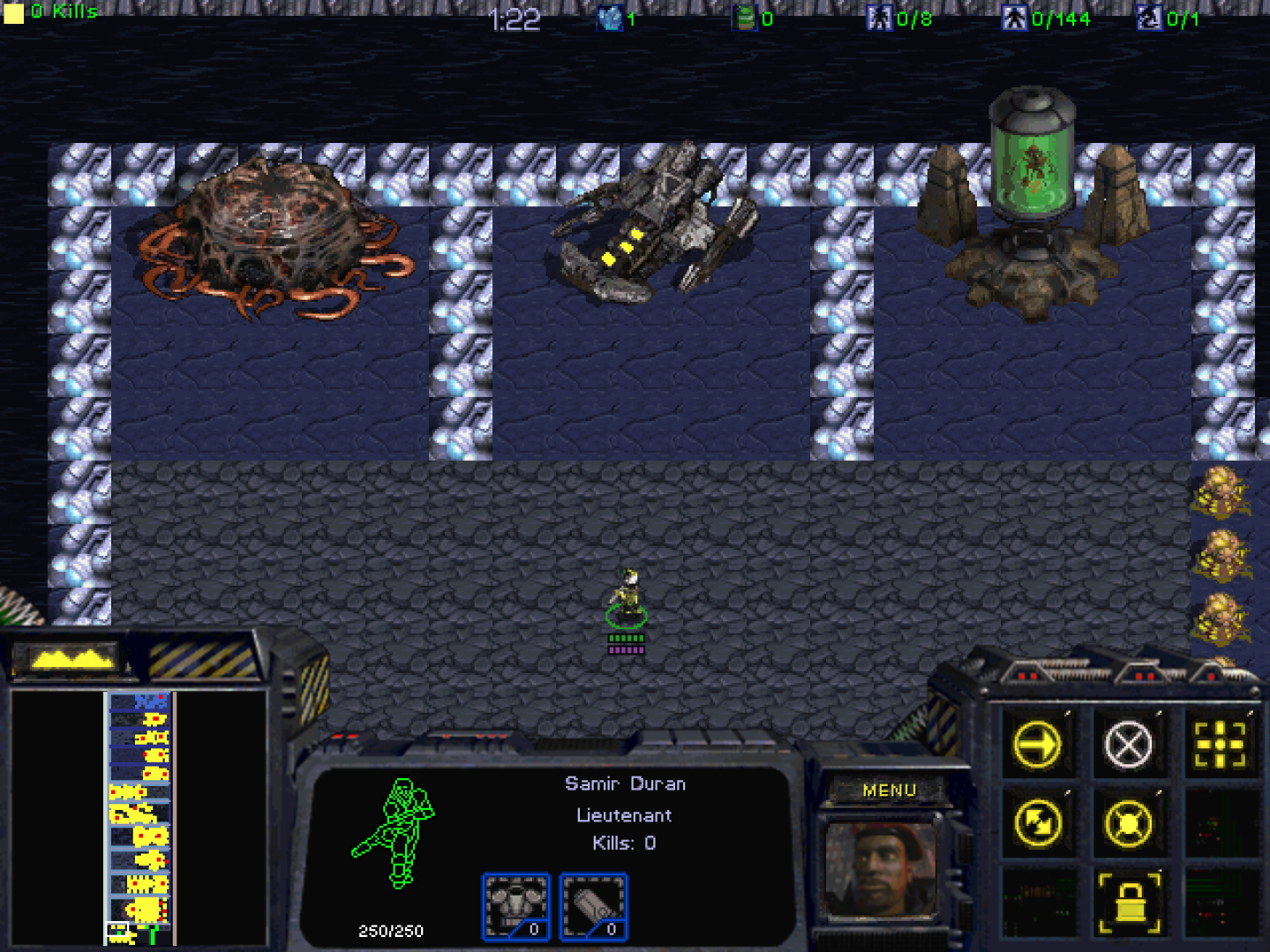Click Samir Duran's portrait
1270x952 pixels.
[880, 870]
